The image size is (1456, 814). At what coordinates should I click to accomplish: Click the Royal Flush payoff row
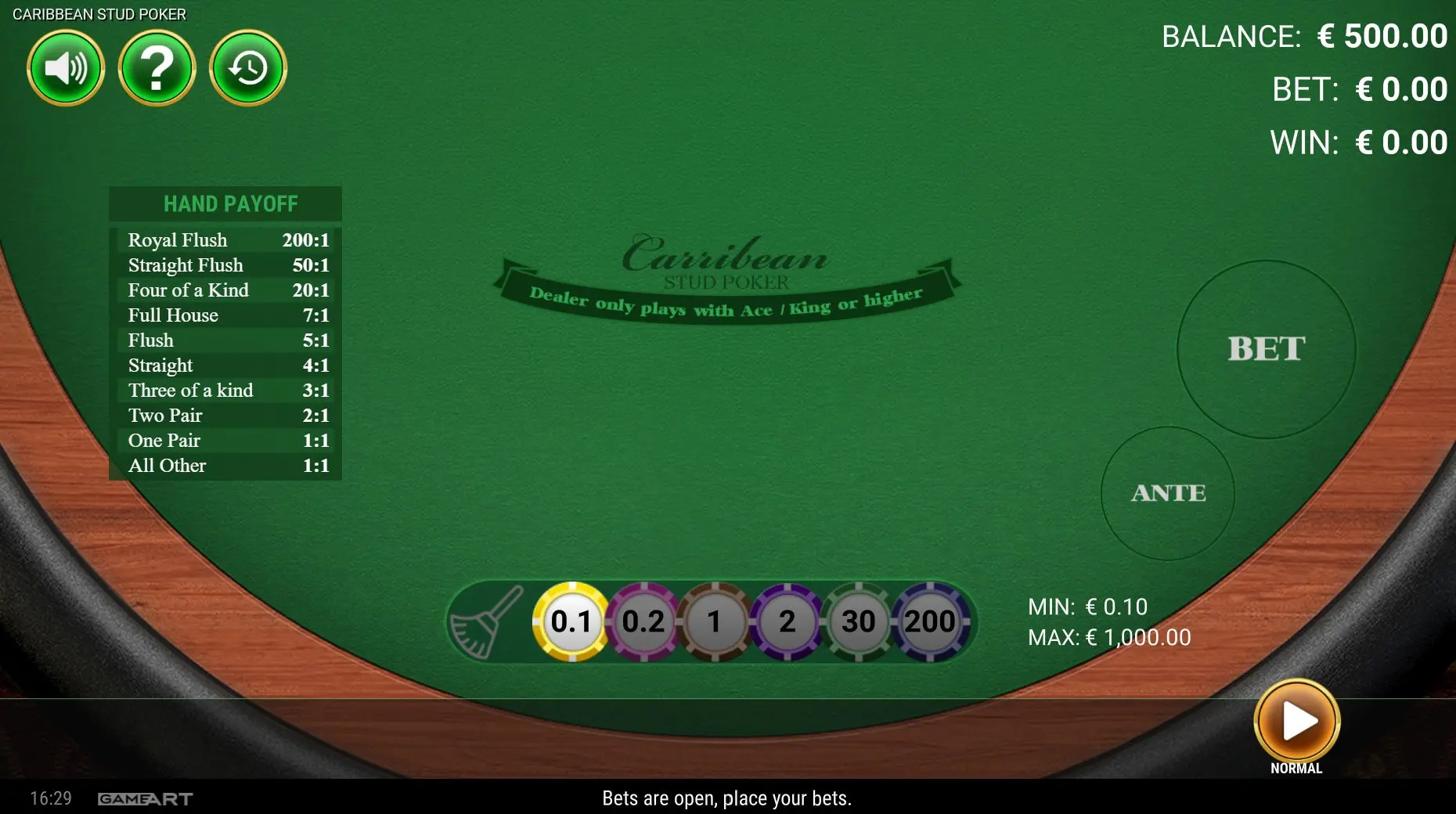(x=227, y=240)
